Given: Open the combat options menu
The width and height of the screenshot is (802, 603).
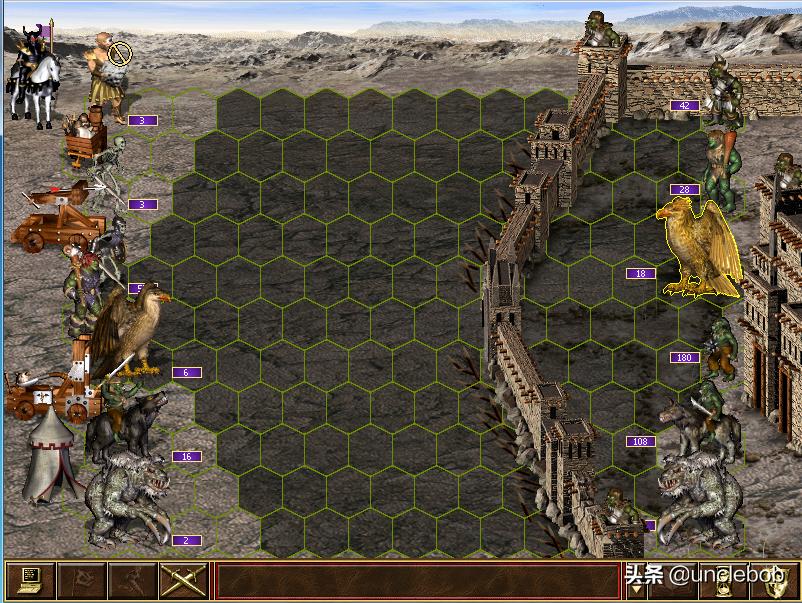Looking at the screenshot, I should click(x=29, y=580).
